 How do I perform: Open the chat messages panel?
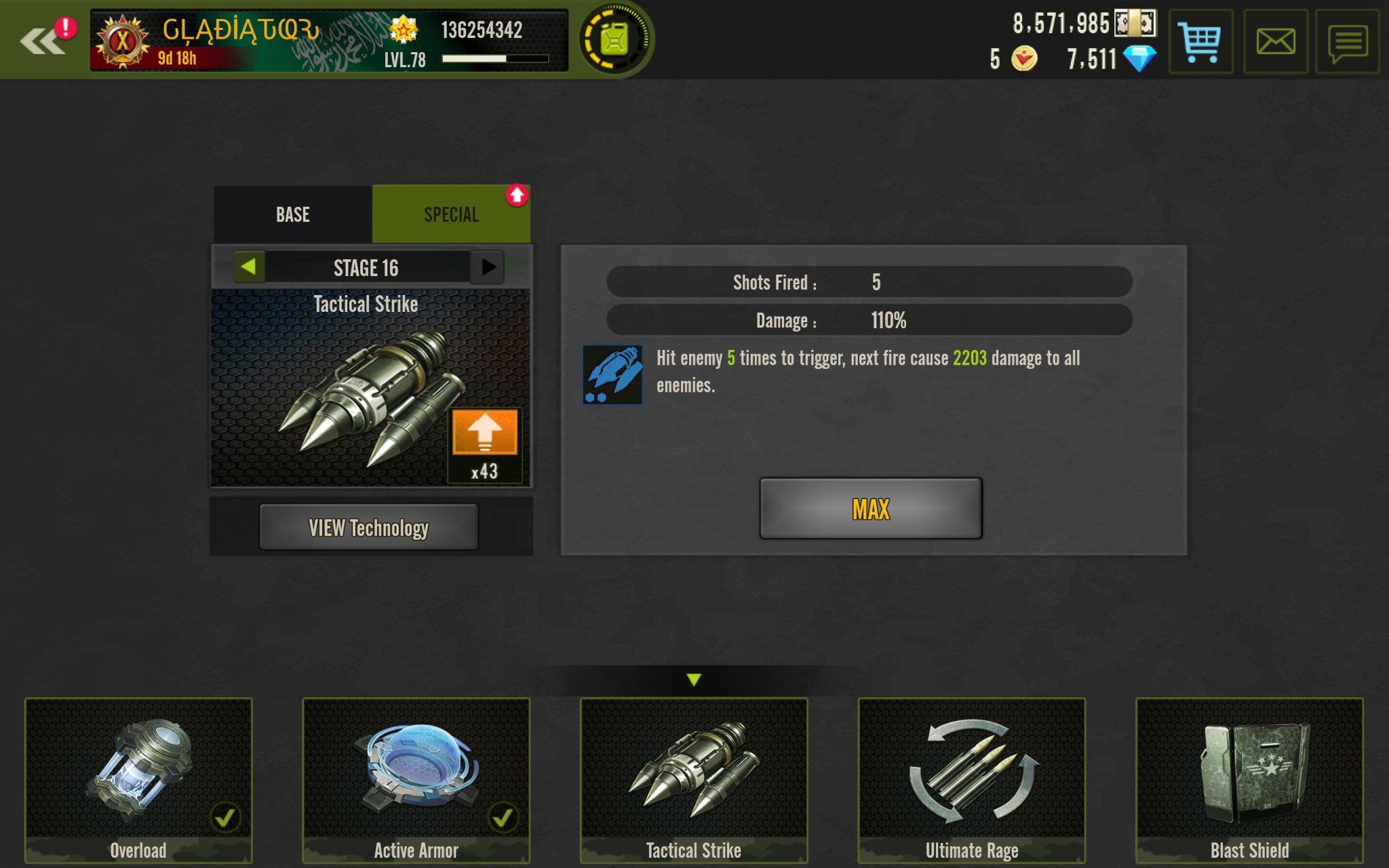tap(1347, 42)
